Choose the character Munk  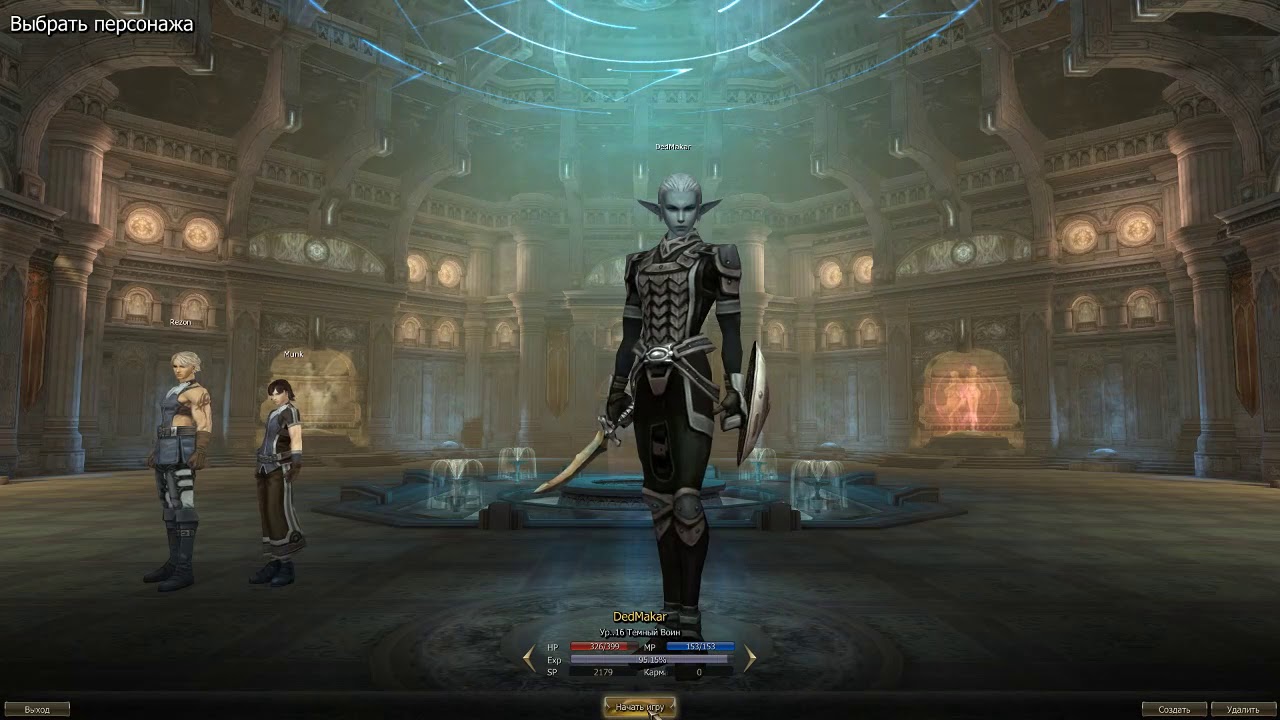[x=276, y=470]
